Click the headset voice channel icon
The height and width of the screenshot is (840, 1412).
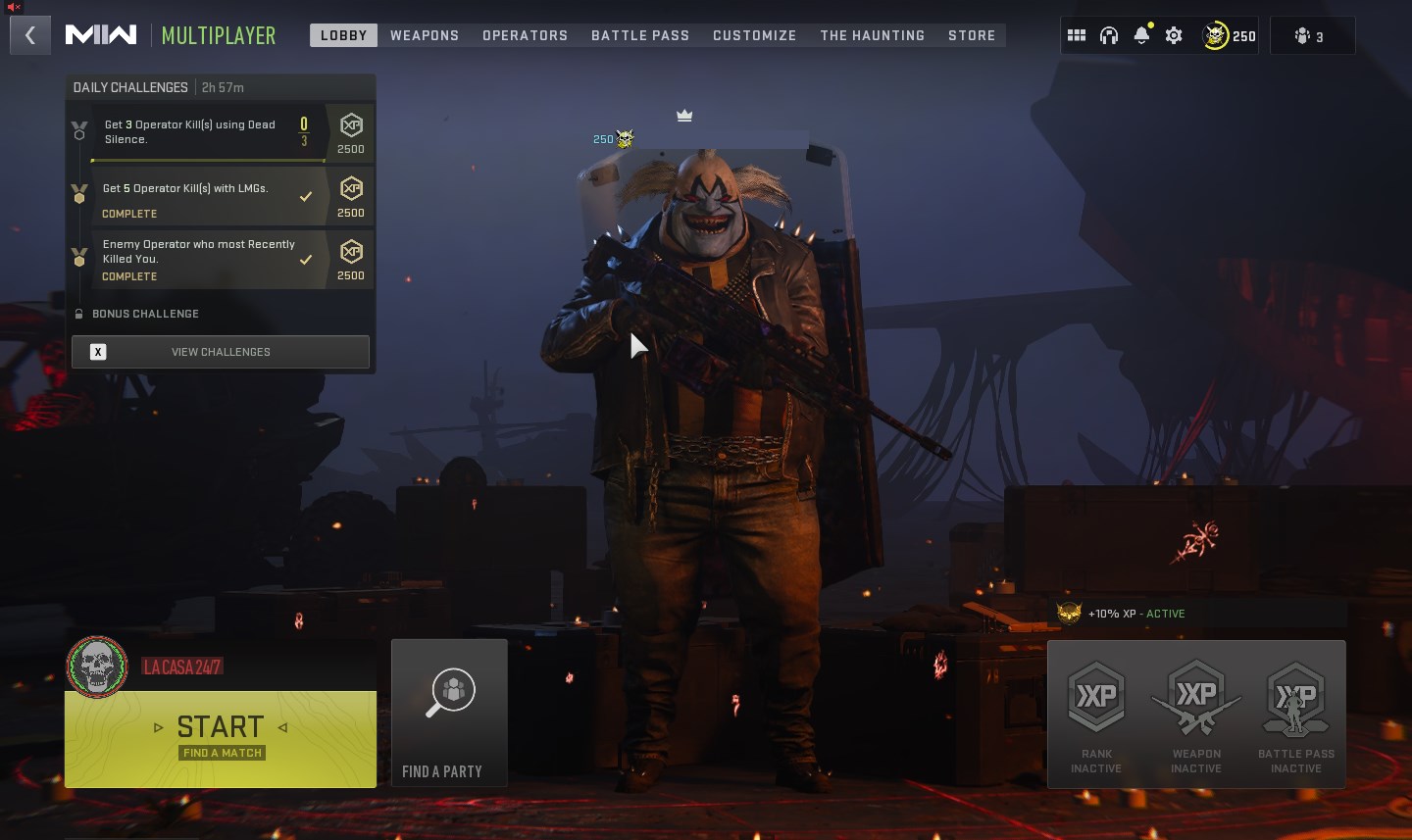pos(1109,36)
